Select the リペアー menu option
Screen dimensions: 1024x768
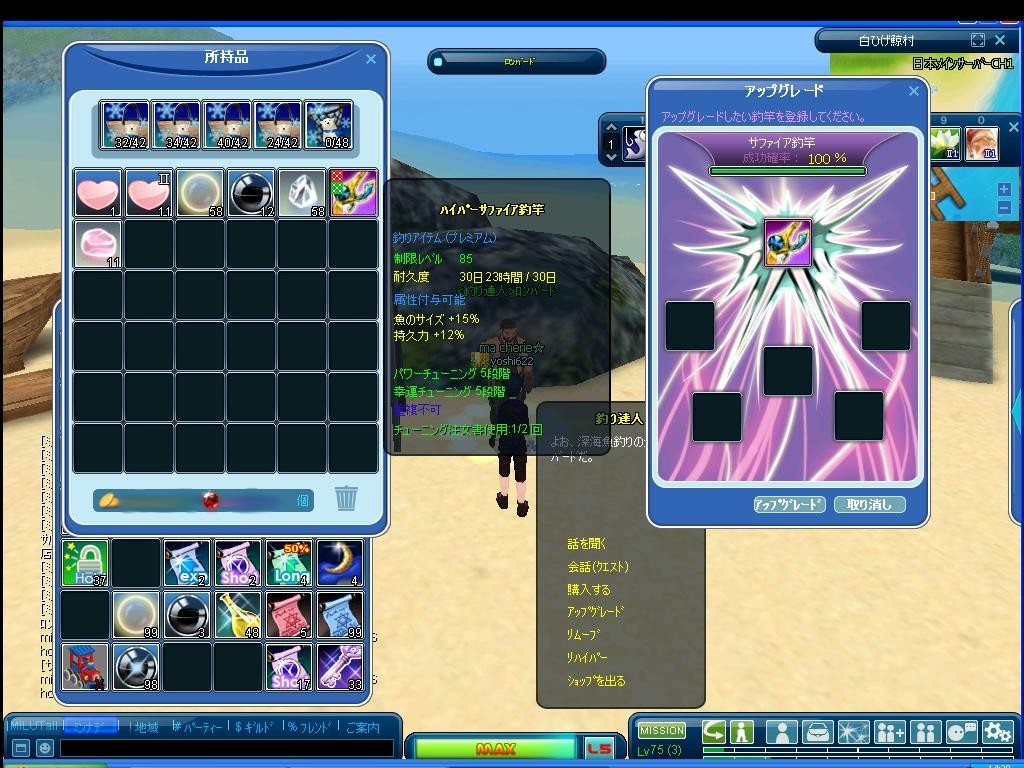(x=587, y=658)
